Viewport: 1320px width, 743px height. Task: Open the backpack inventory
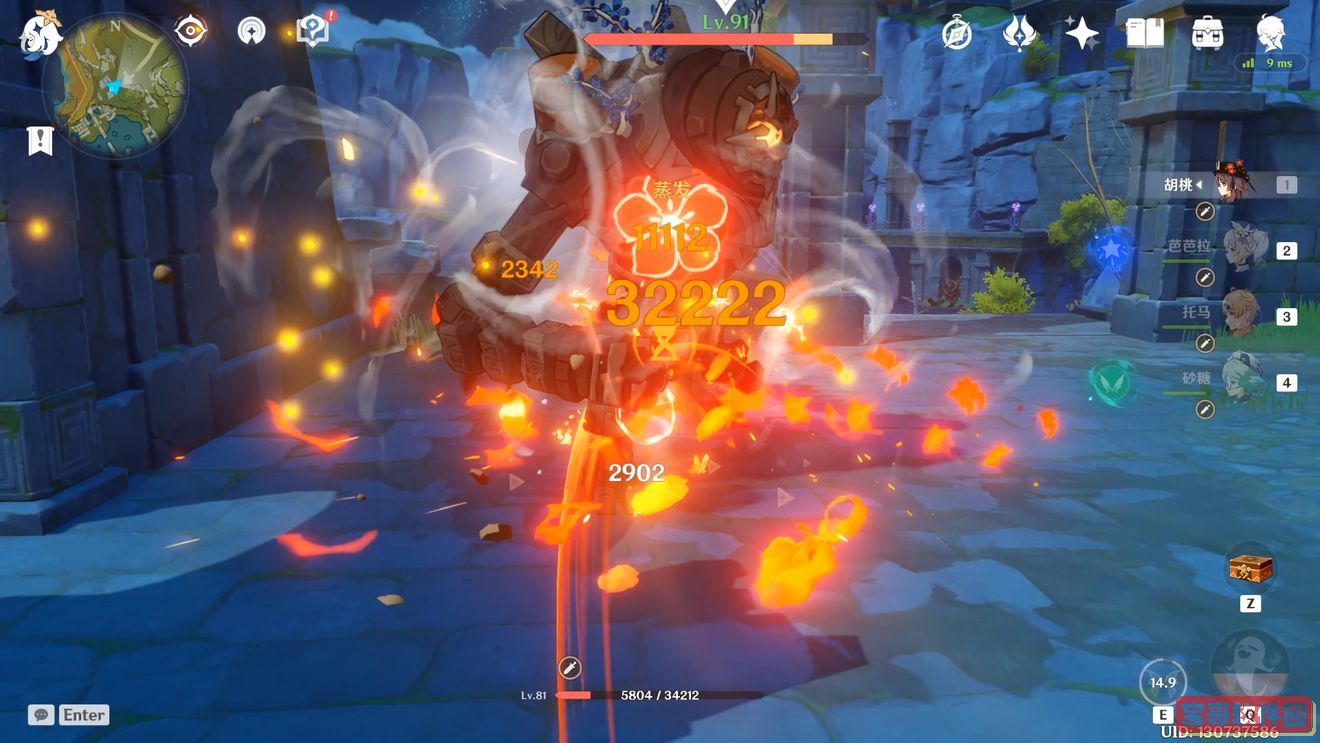point(1208,33)
